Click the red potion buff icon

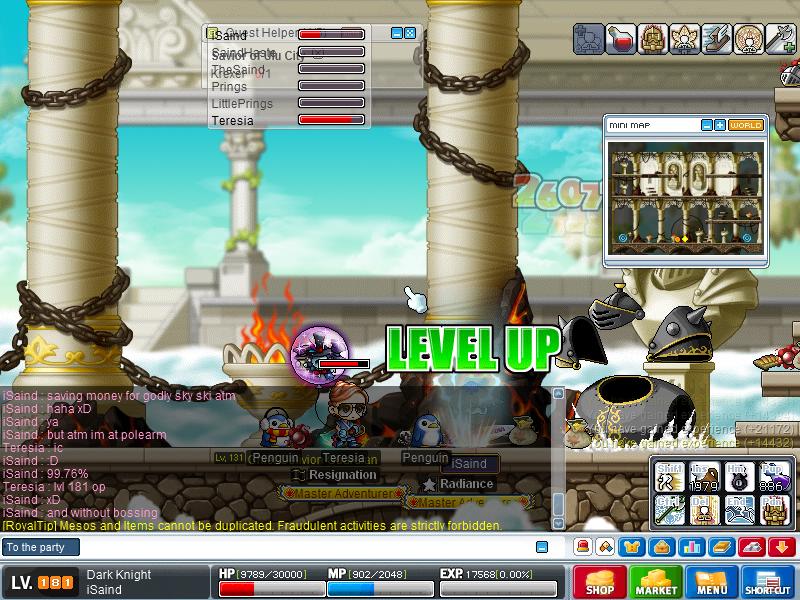coord(622,39)
